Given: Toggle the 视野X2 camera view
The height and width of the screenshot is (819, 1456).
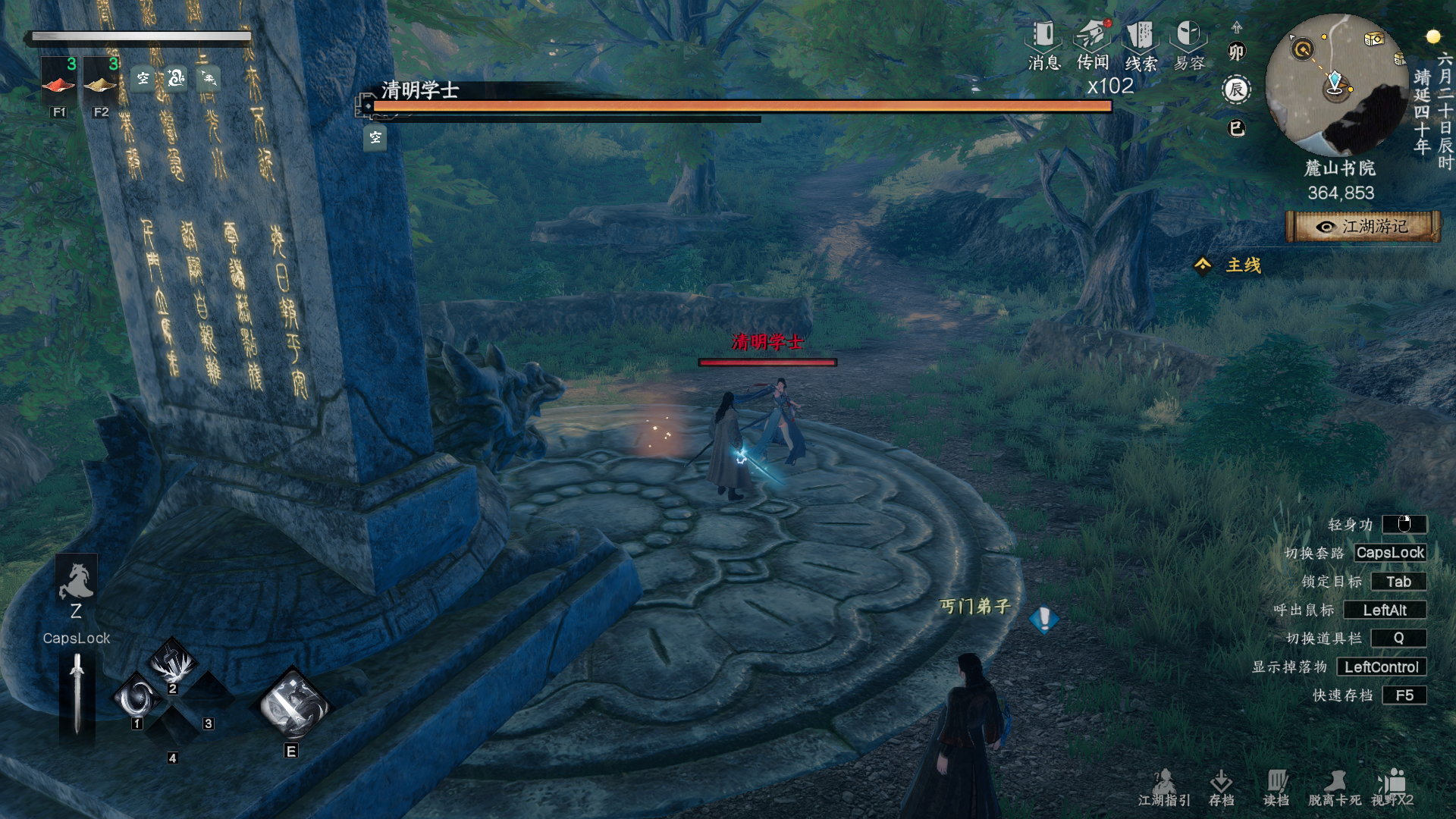Looking at the screenshot, I should tap(1392, 787).
